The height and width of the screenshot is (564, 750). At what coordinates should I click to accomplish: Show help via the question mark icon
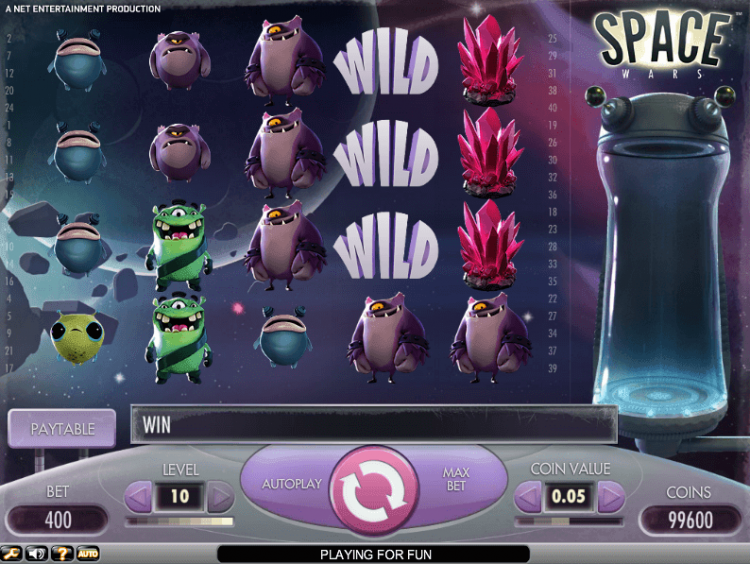tap(63, 553)
